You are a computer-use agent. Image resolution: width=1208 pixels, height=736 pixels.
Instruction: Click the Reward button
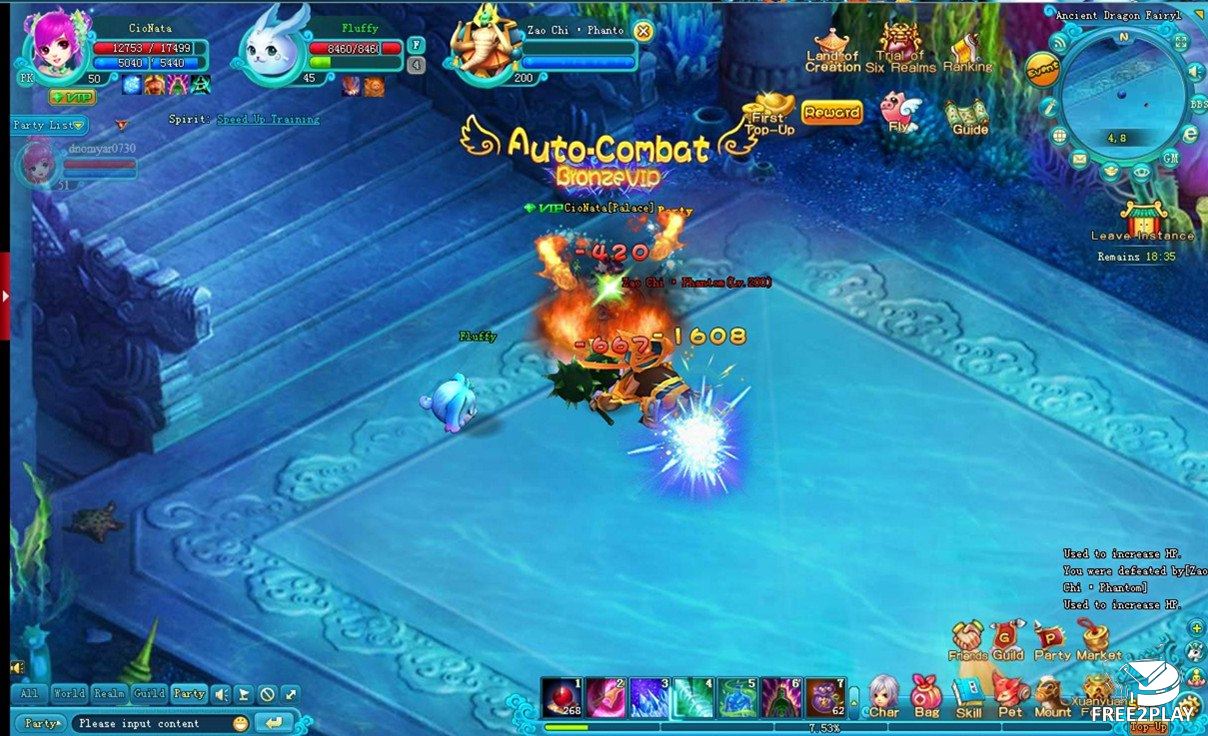(x=831, y=113)
